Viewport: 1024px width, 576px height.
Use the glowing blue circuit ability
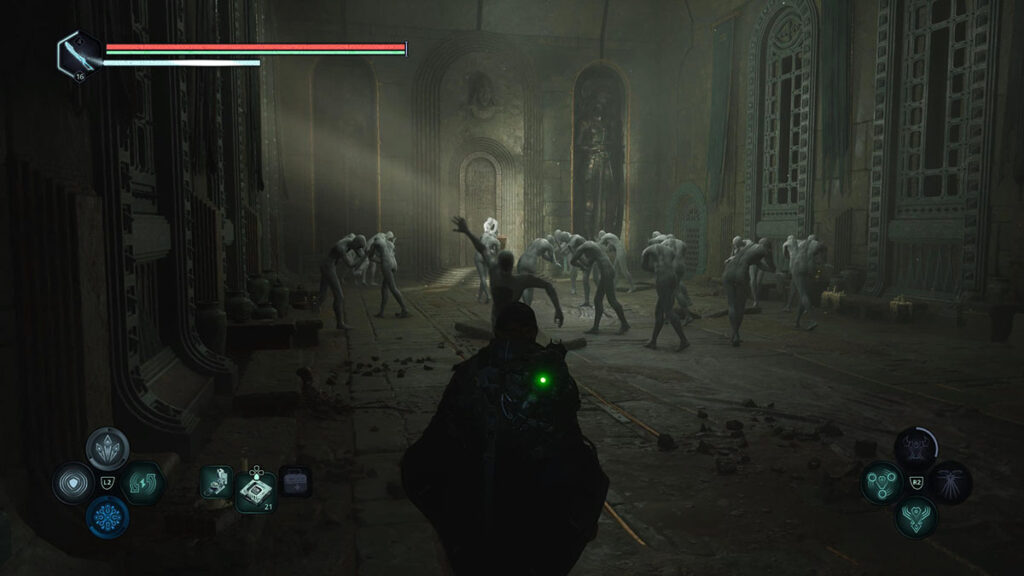pyautogui.click(x=106, y=517)
